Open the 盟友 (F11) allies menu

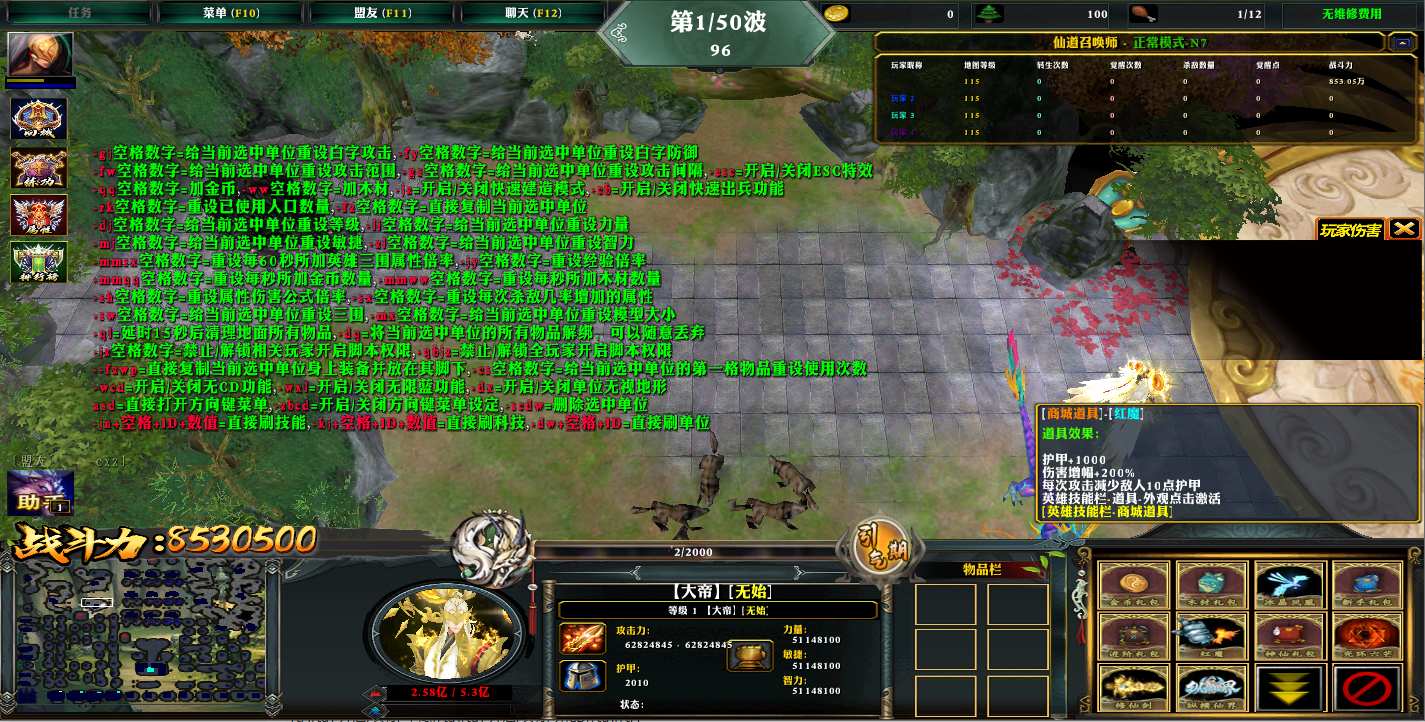coord(382,13)
